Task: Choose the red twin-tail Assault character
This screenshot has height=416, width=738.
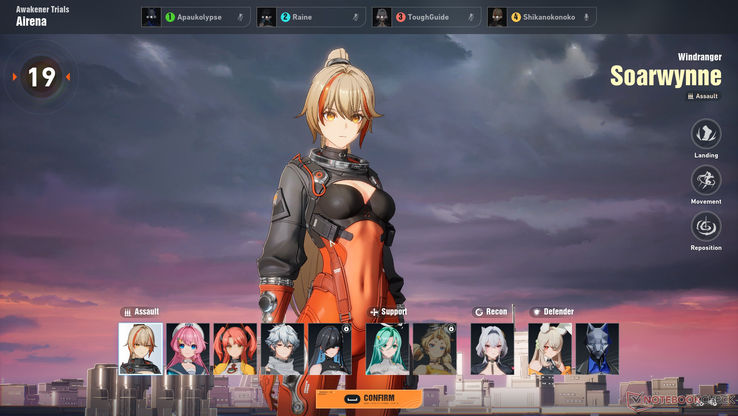Action: pyautogui.click(x=235, y=348)
